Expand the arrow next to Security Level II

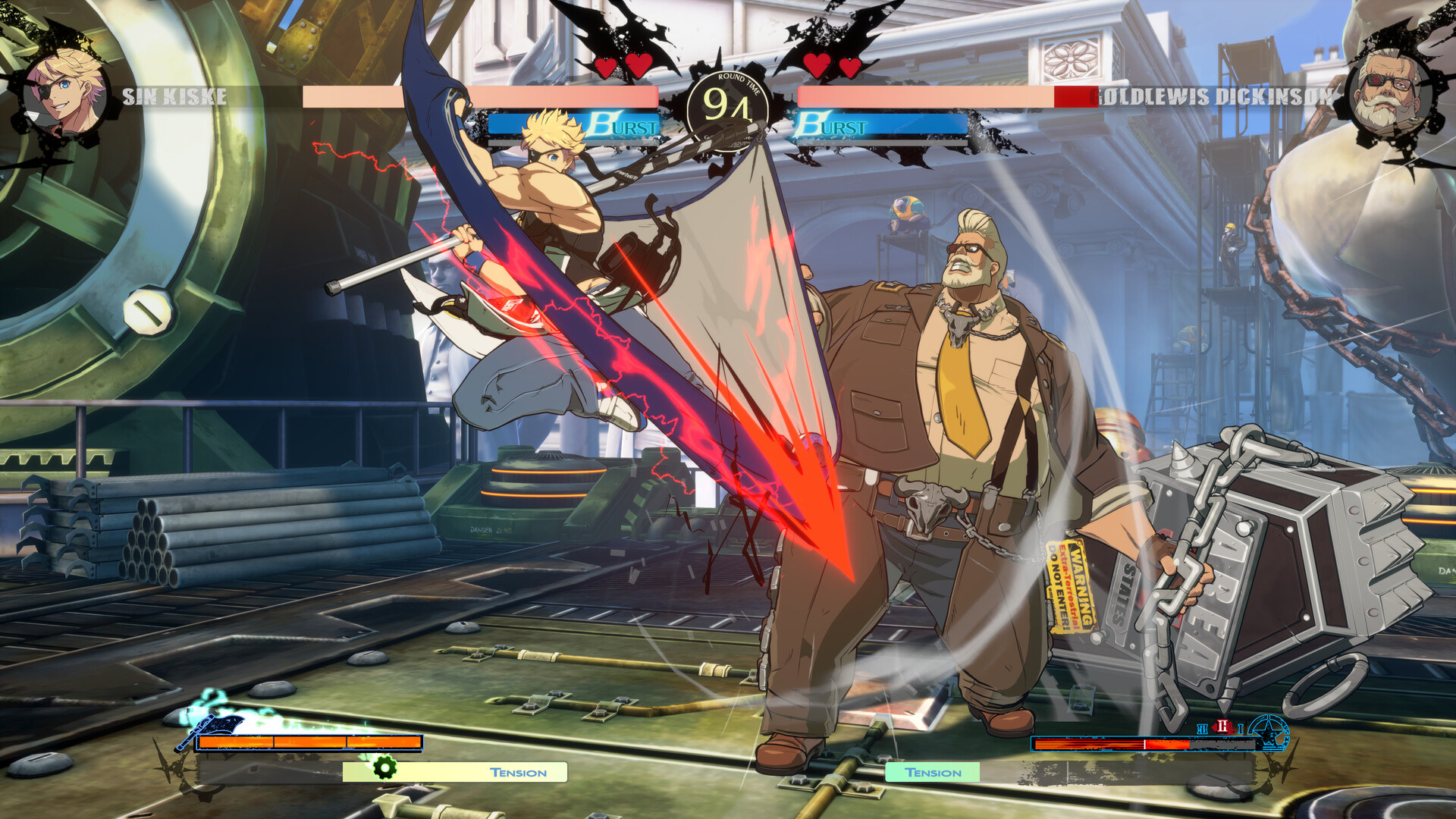coord(1215,728)
